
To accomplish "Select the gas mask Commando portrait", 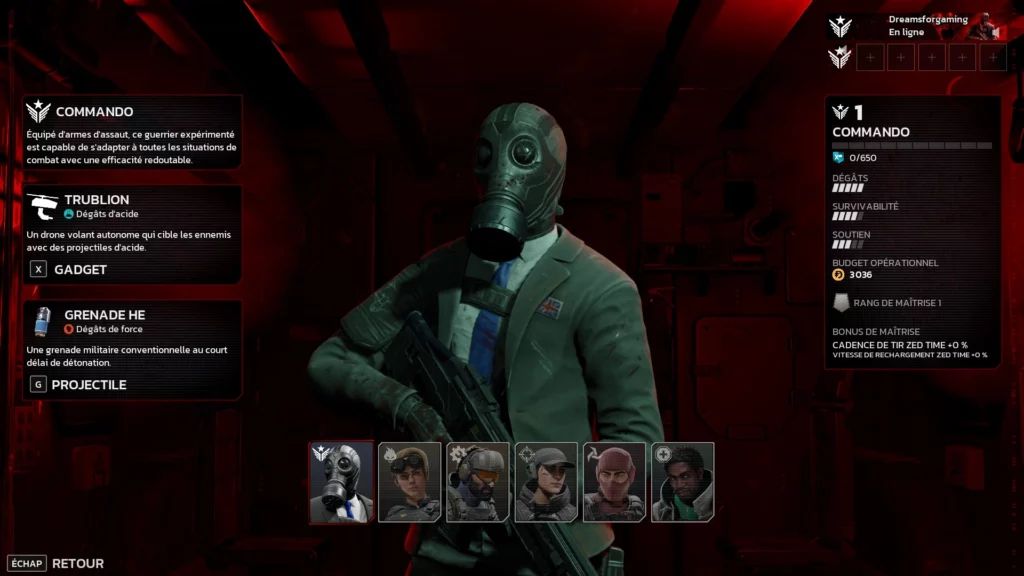I will [341, 482].
